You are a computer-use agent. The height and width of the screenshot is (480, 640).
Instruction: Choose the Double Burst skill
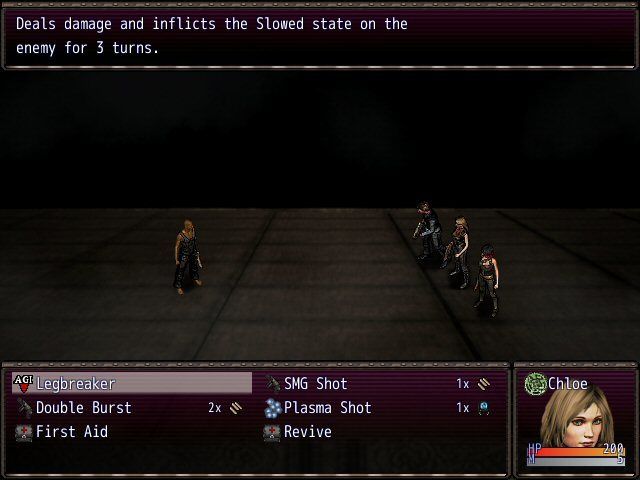[84, 408]
